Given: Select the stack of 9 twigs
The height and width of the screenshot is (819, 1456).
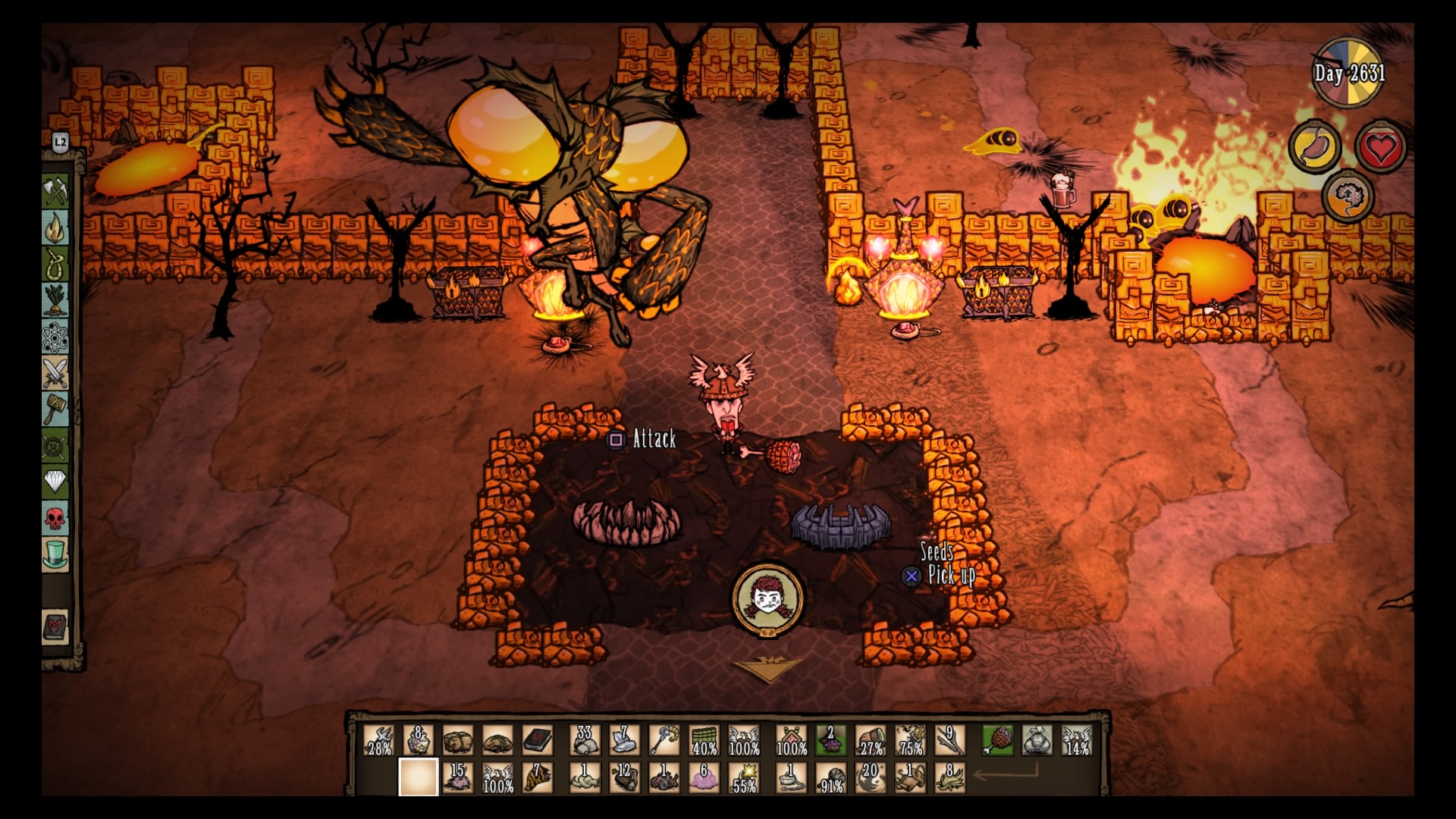Looking at the screenshot, I should [x=949, y=740].
